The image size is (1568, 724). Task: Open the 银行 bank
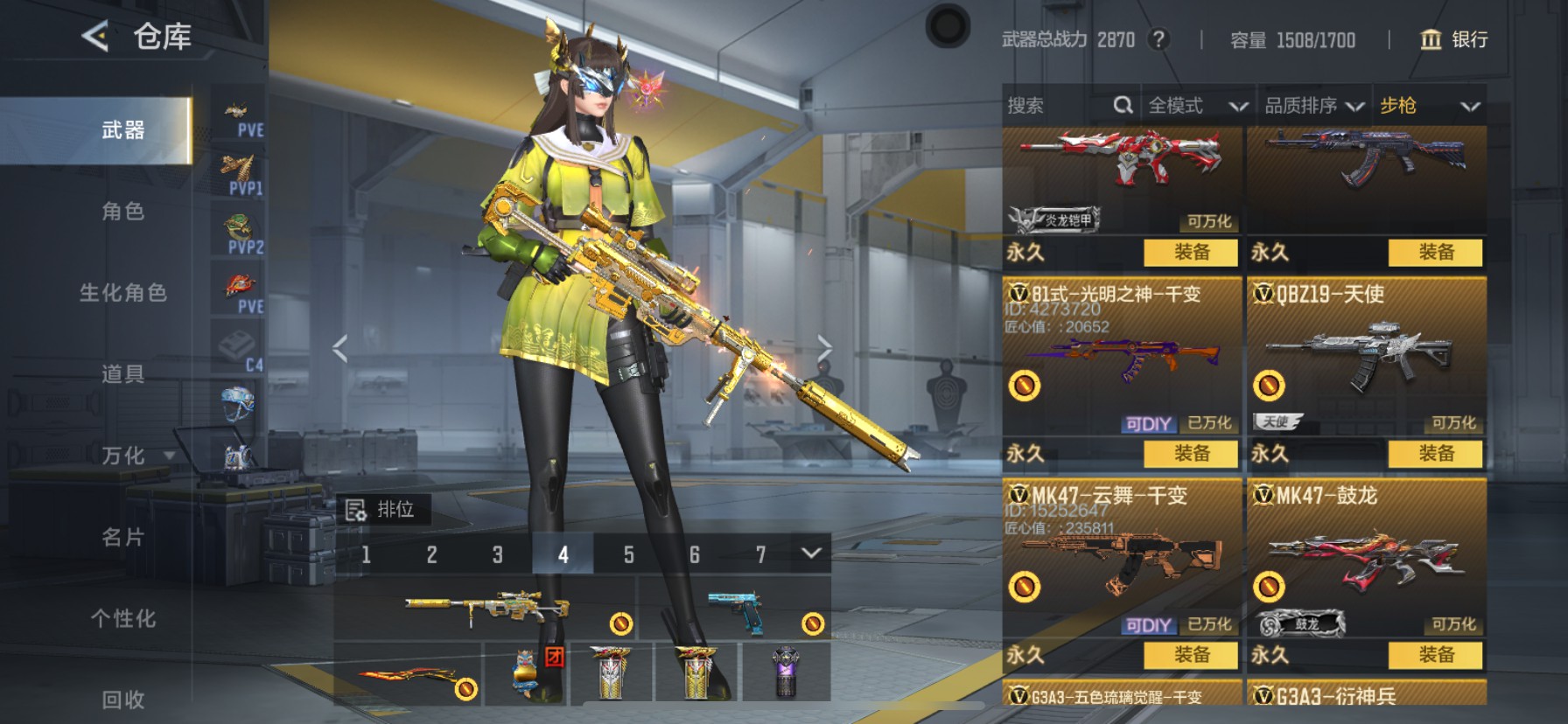pos(1453,39)
